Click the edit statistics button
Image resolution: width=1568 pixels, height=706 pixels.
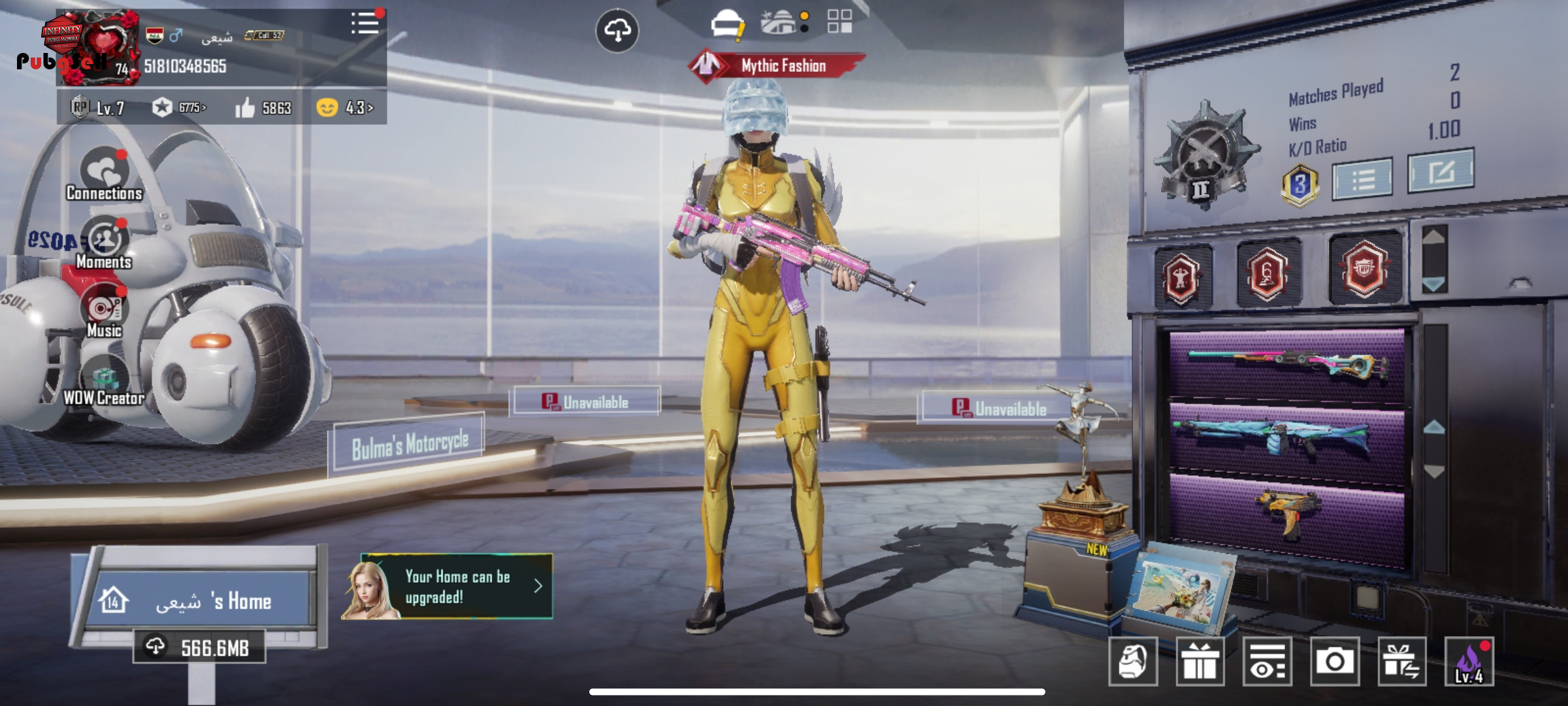[1441, 171]
